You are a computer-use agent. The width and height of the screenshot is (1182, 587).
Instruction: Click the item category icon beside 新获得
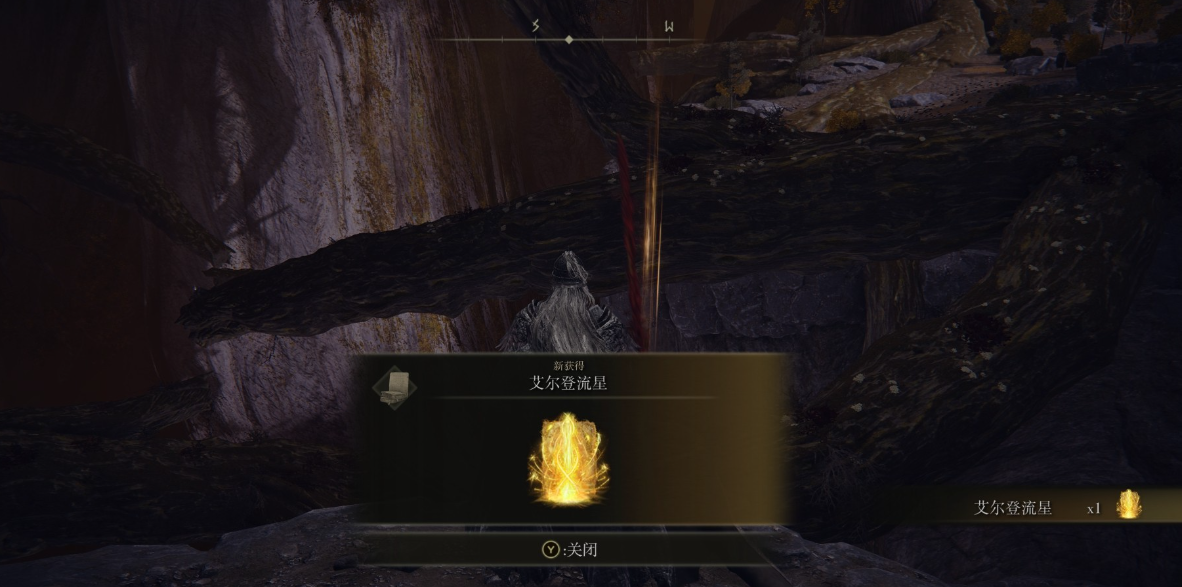[395, 386]
